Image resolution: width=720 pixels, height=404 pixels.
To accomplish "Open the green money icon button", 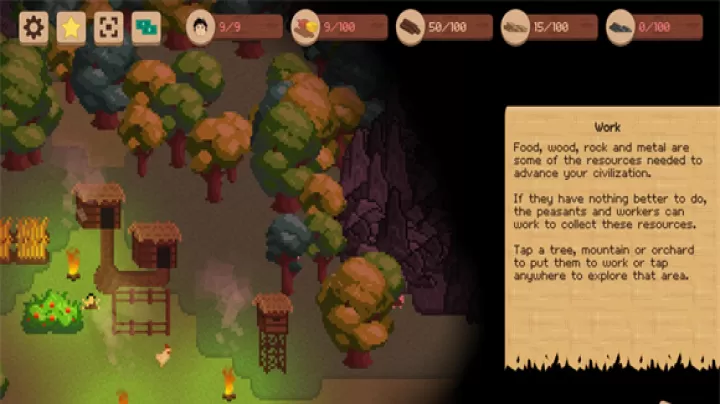I will (x=146, y=27).
